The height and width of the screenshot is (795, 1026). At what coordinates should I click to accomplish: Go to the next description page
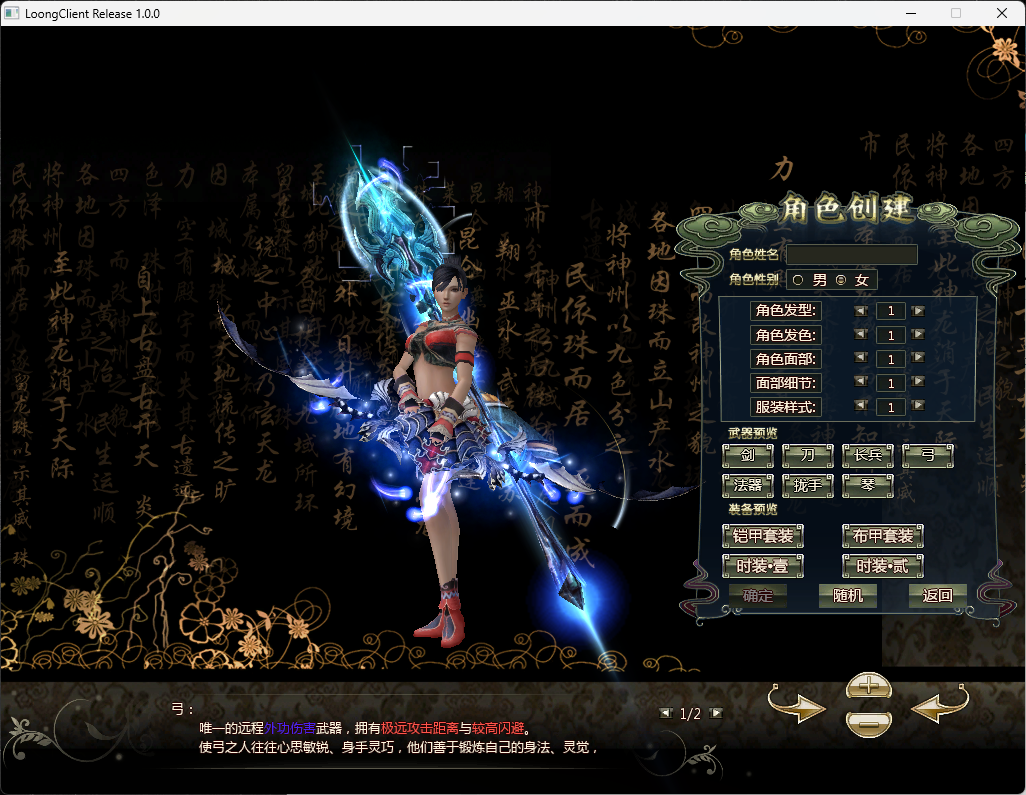coord(715,713)
